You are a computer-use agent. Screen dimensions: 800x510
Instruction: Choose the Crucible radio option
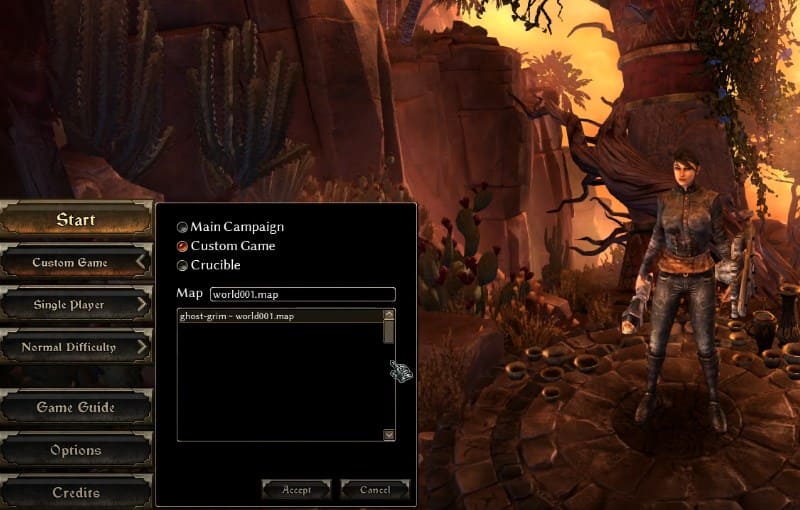click(182, 265)
